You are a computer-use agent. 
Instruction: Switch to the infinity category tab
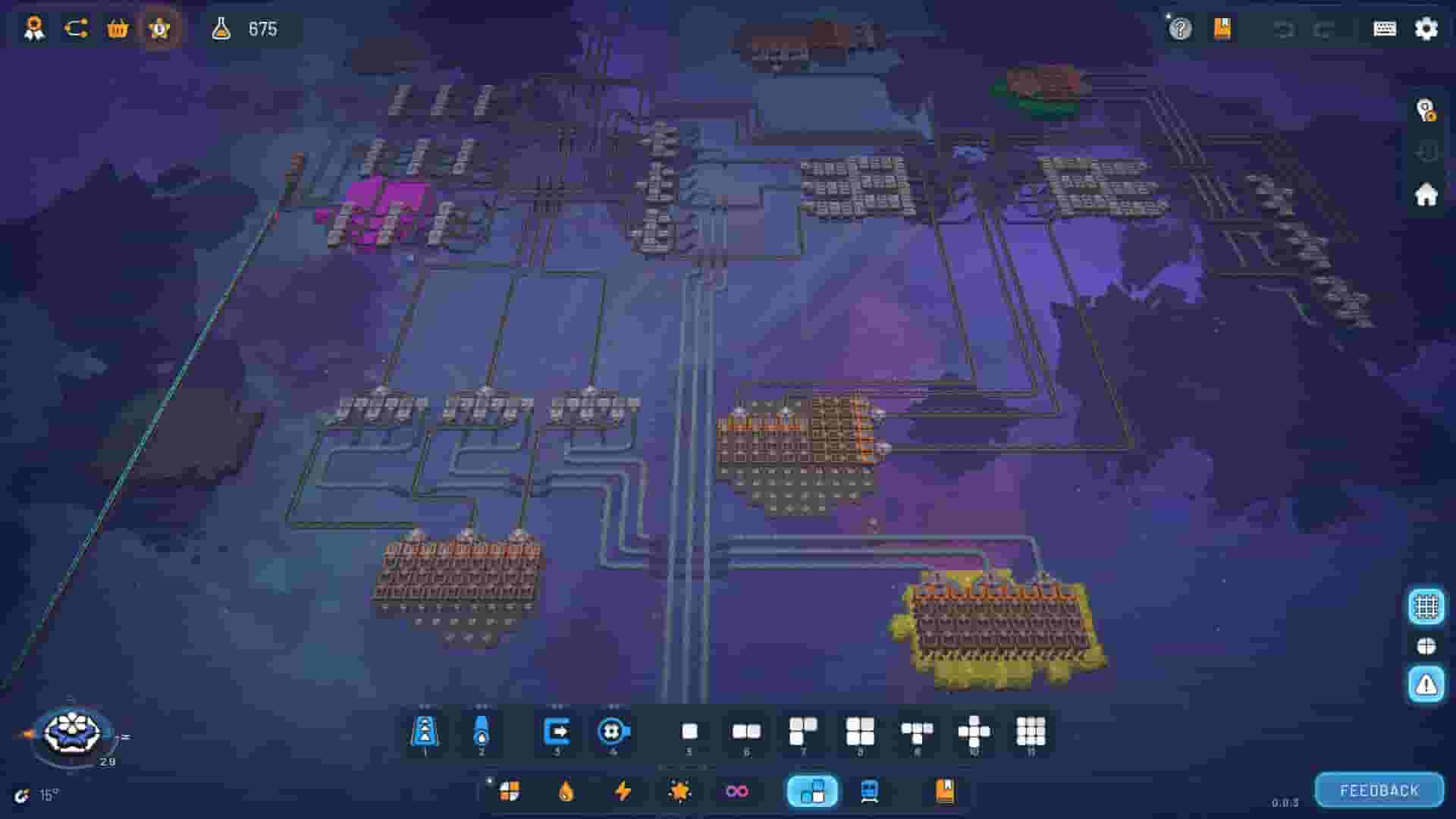(x=736, y=792)
